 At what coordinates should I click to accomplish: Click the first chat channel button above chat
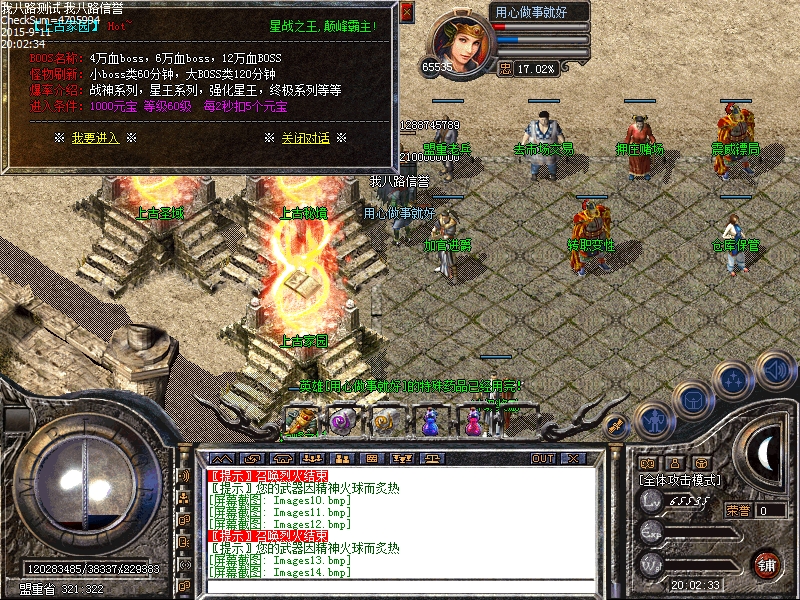222,458
